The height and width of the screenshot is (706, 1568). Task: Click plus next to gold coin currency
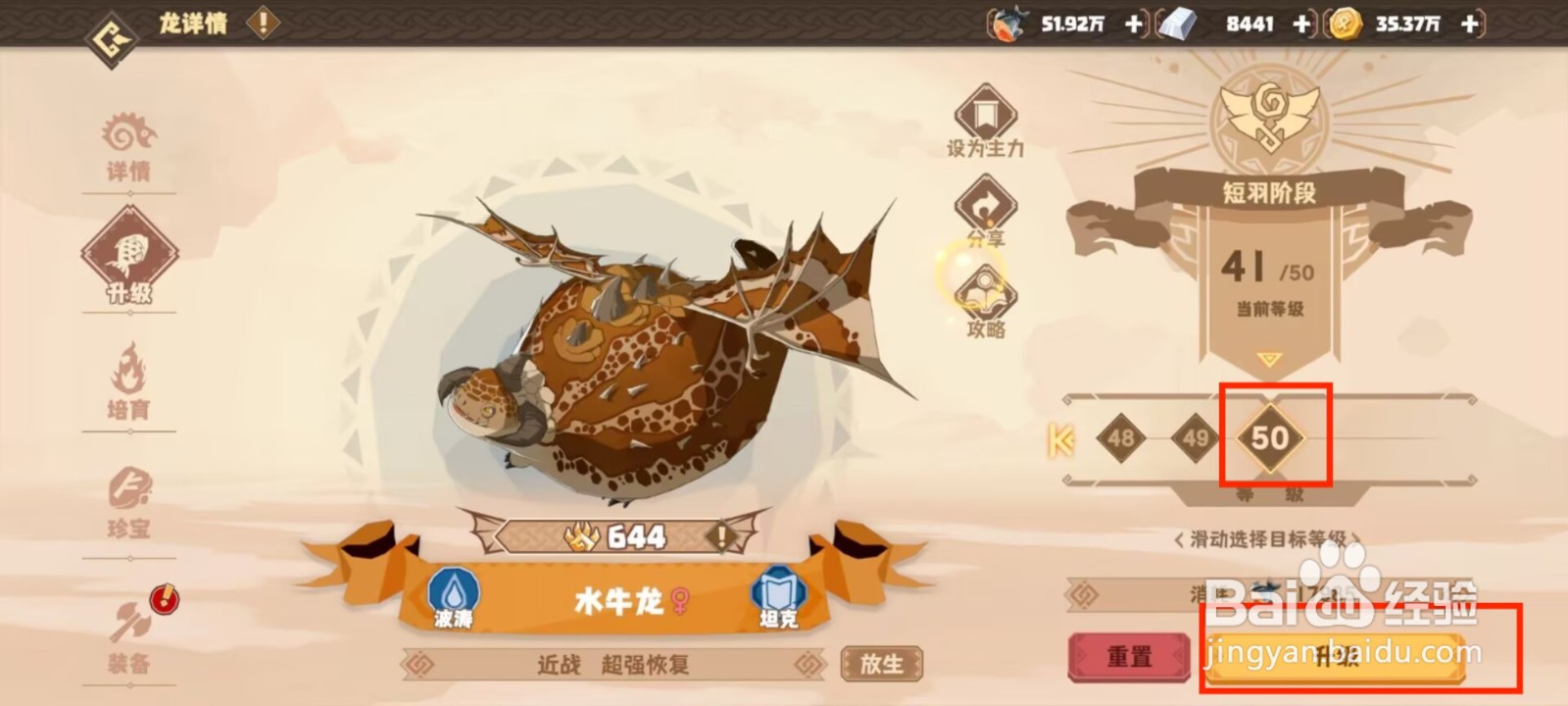tap(1469, 24)
